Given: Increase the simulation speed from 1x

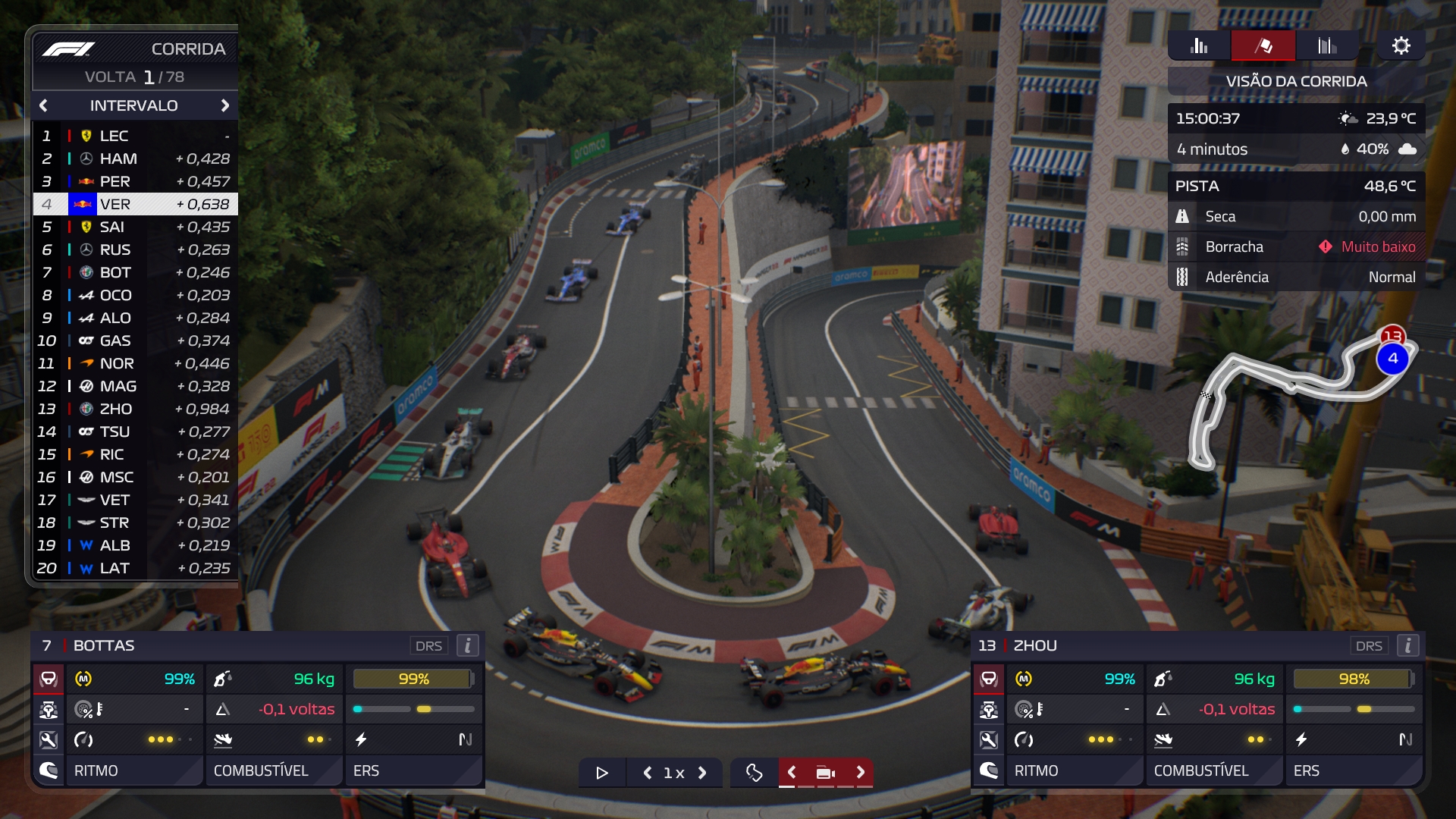Looking at the screenshot, I should (x=702, y=773).
